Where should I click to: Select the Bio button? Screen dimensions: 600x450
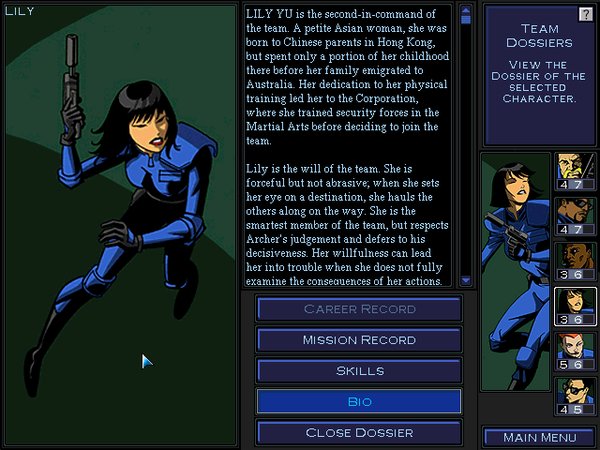[359, 402]
